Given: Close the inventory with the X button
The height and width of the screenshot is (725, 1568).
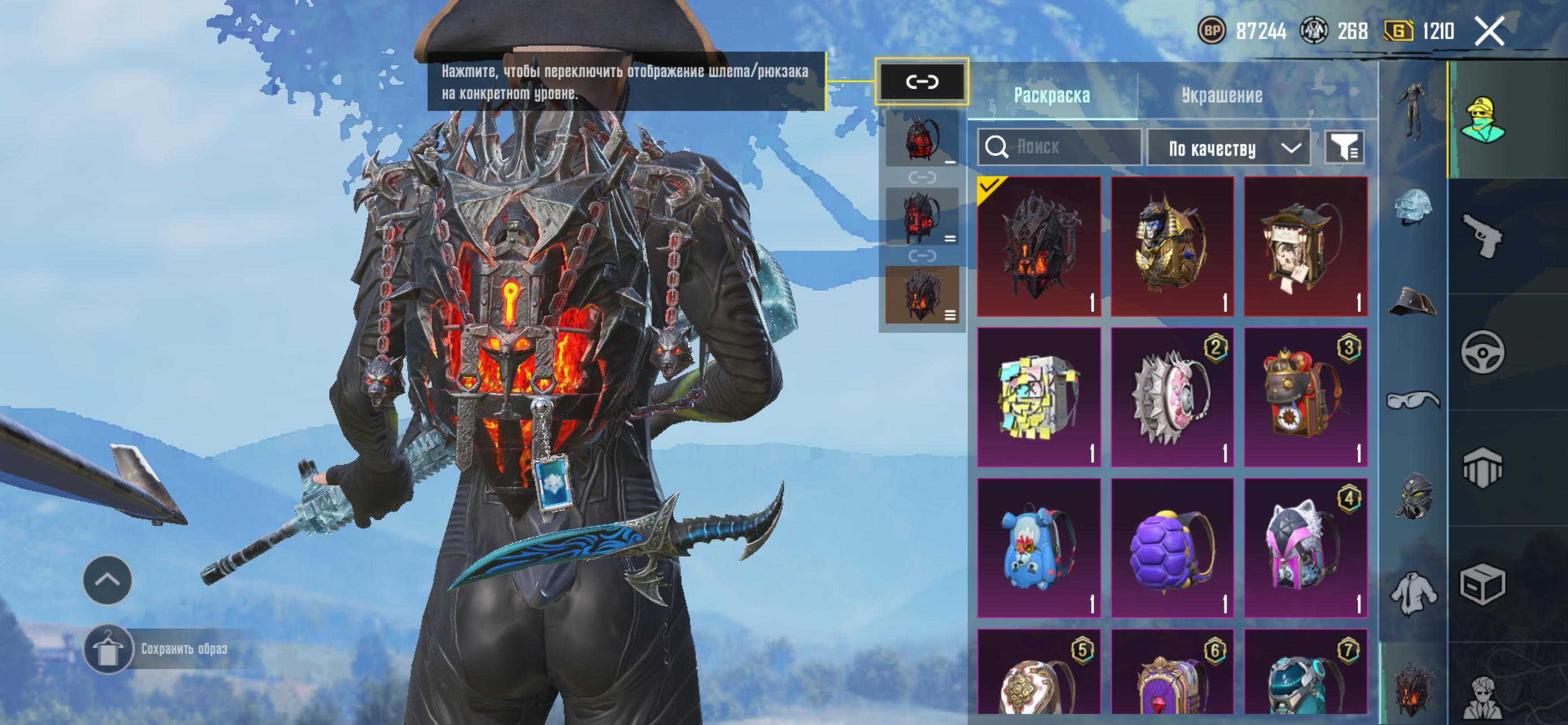Looking at the screenshot, I should 1490,30.
